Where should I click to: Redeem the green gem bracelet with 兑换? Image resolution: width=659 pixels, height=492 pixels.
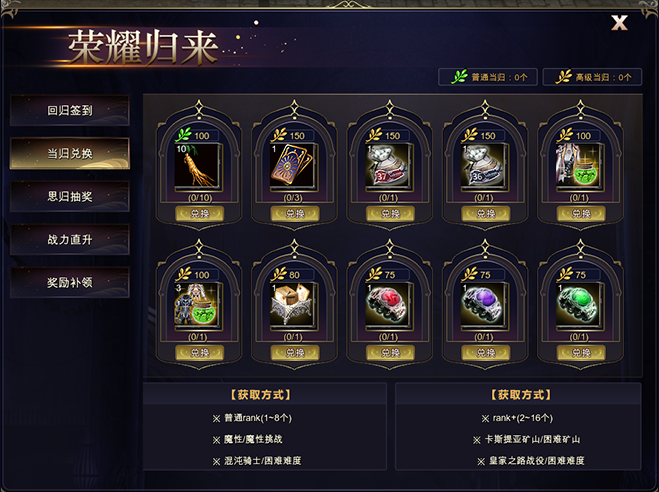574,352
